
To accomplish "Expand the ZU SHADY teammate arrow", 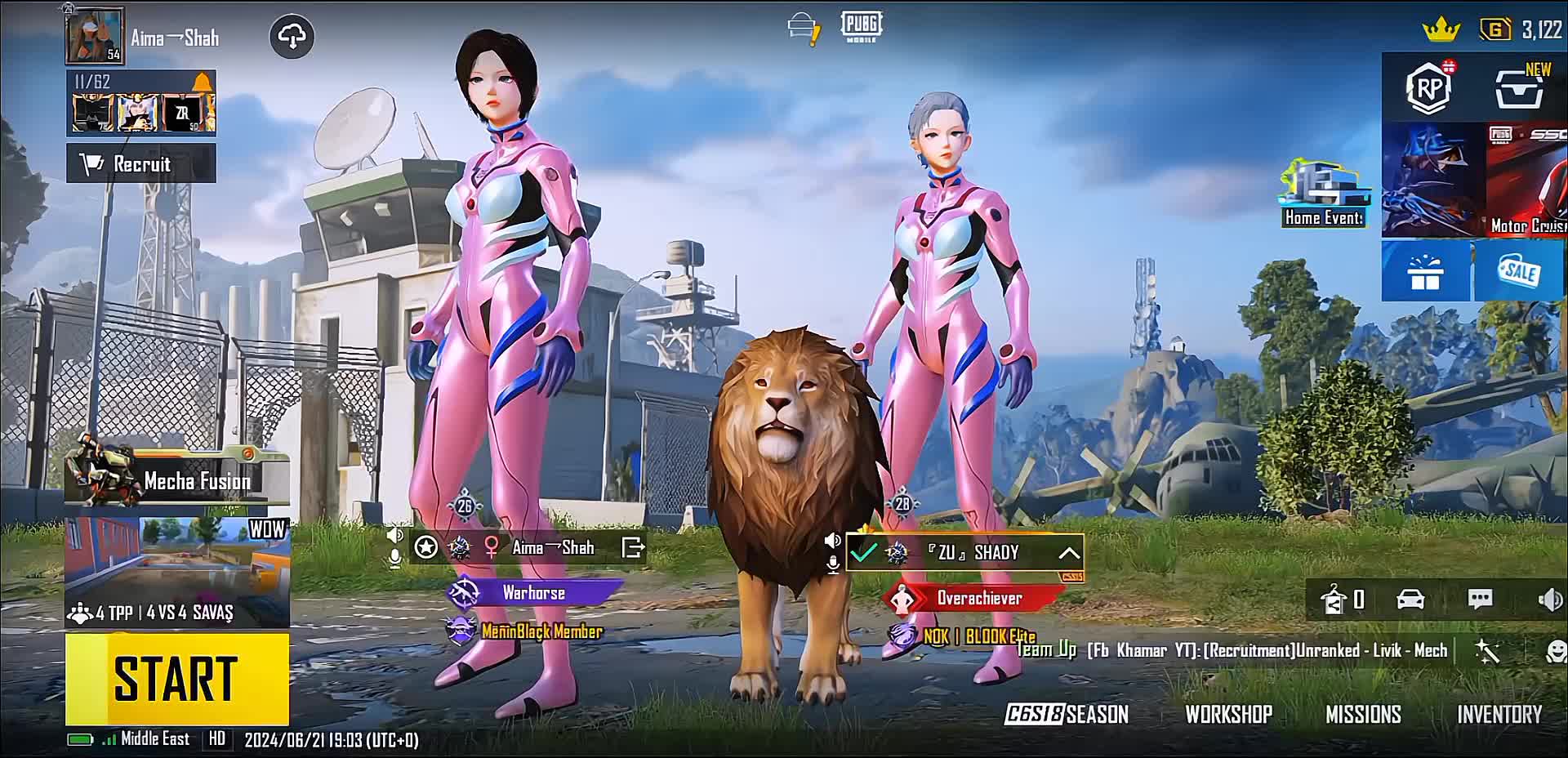I will click(1069, 553).
